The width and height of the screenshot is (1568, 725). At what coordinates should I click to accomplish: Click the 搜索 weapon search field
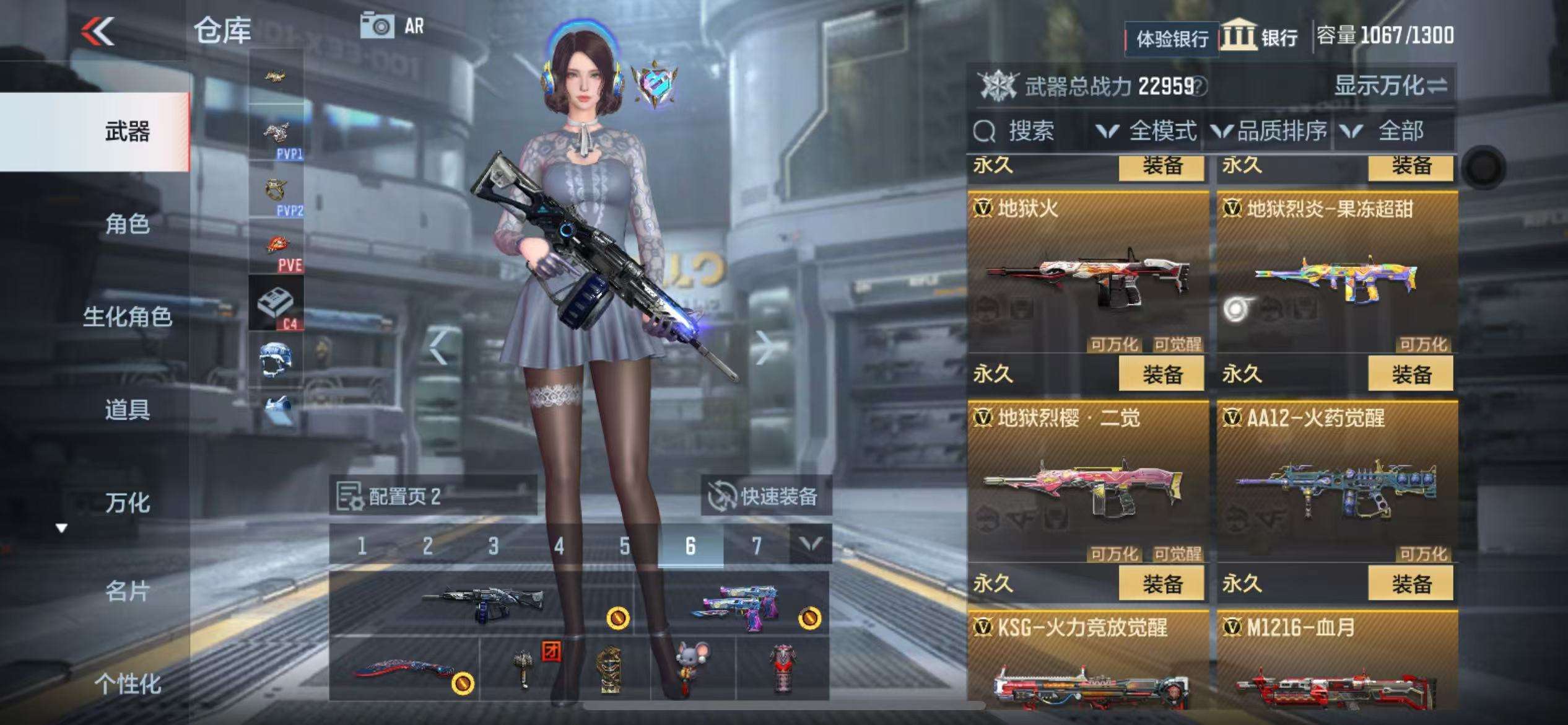tap(1028, 131)
